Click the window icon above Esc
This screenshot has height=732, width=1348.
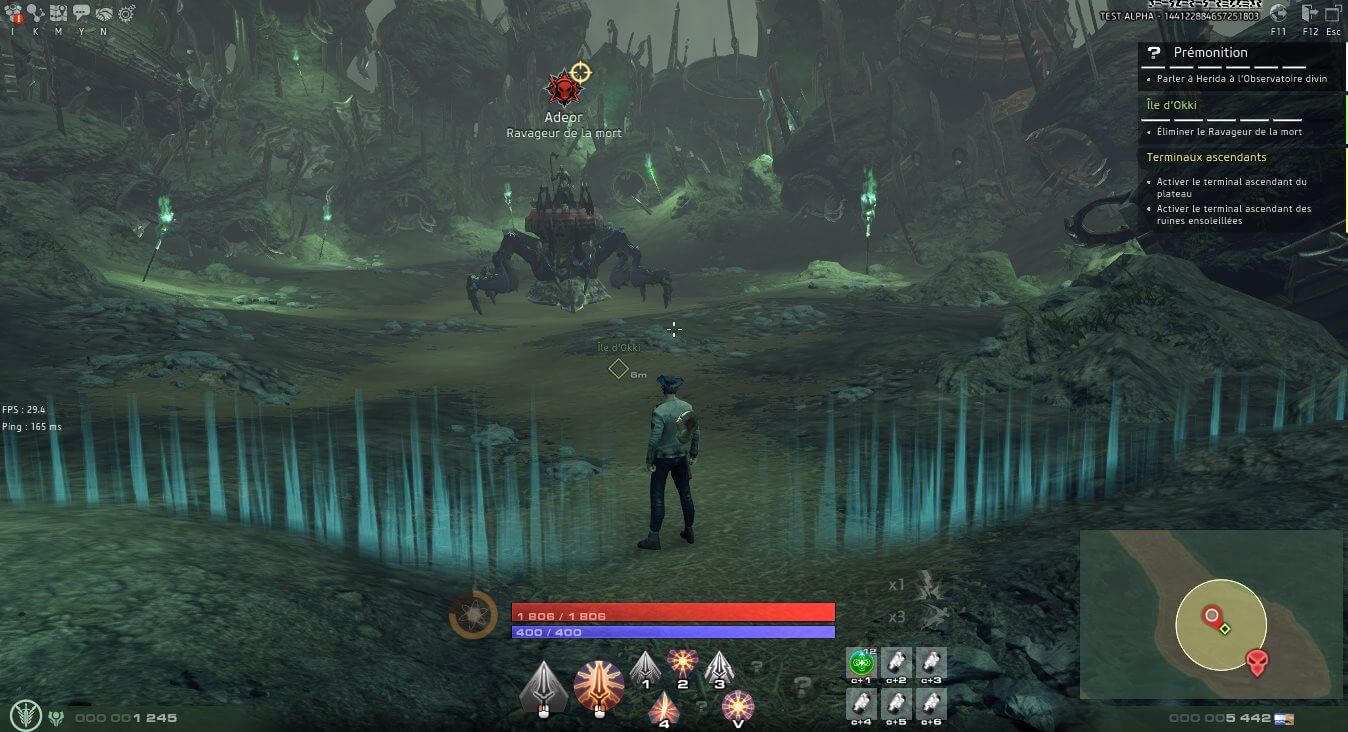[x=1335, y=13]
